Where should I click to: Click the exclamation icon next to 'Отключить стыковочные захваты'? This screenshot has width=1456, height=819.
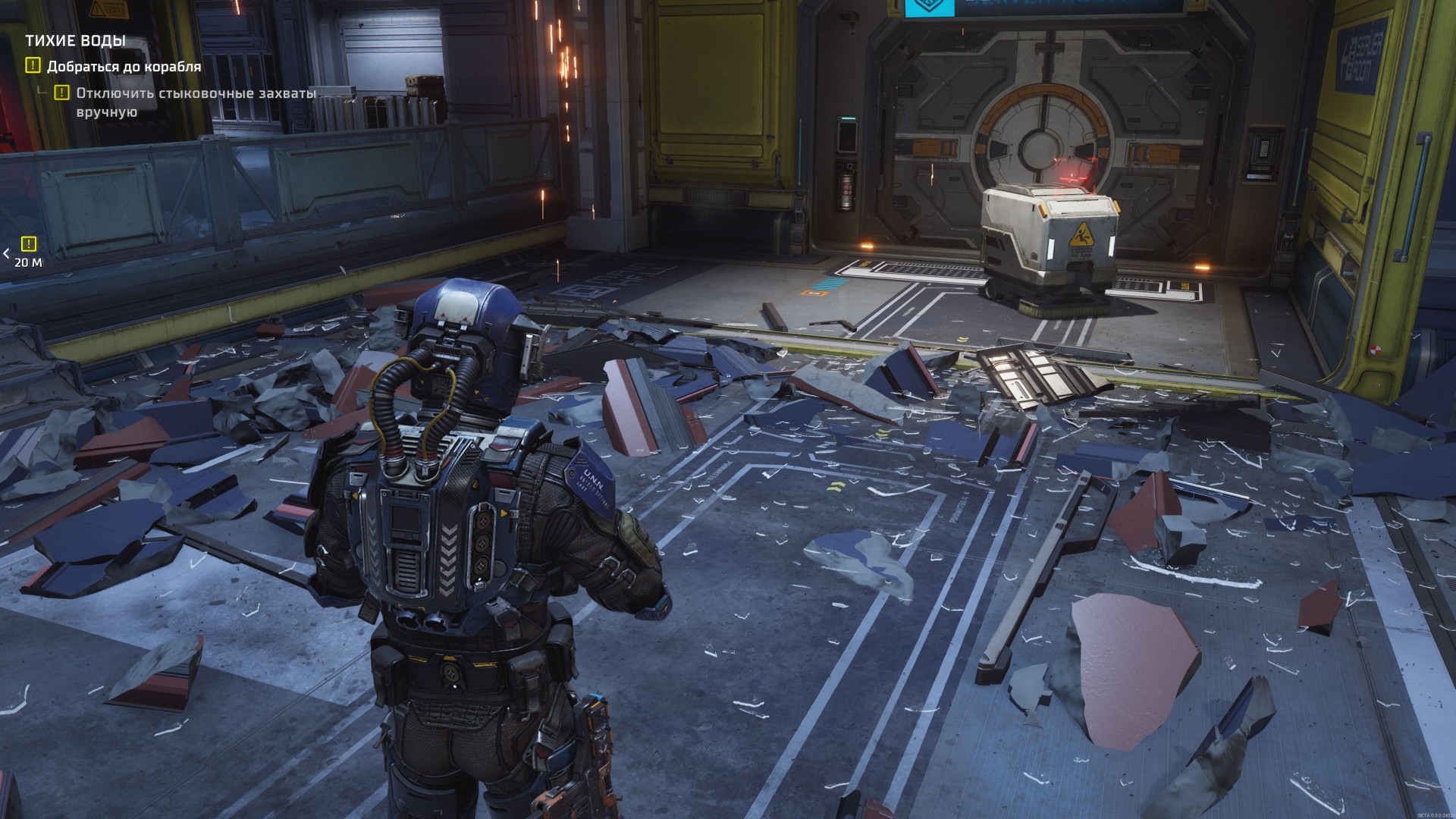[x=62, y=93]
